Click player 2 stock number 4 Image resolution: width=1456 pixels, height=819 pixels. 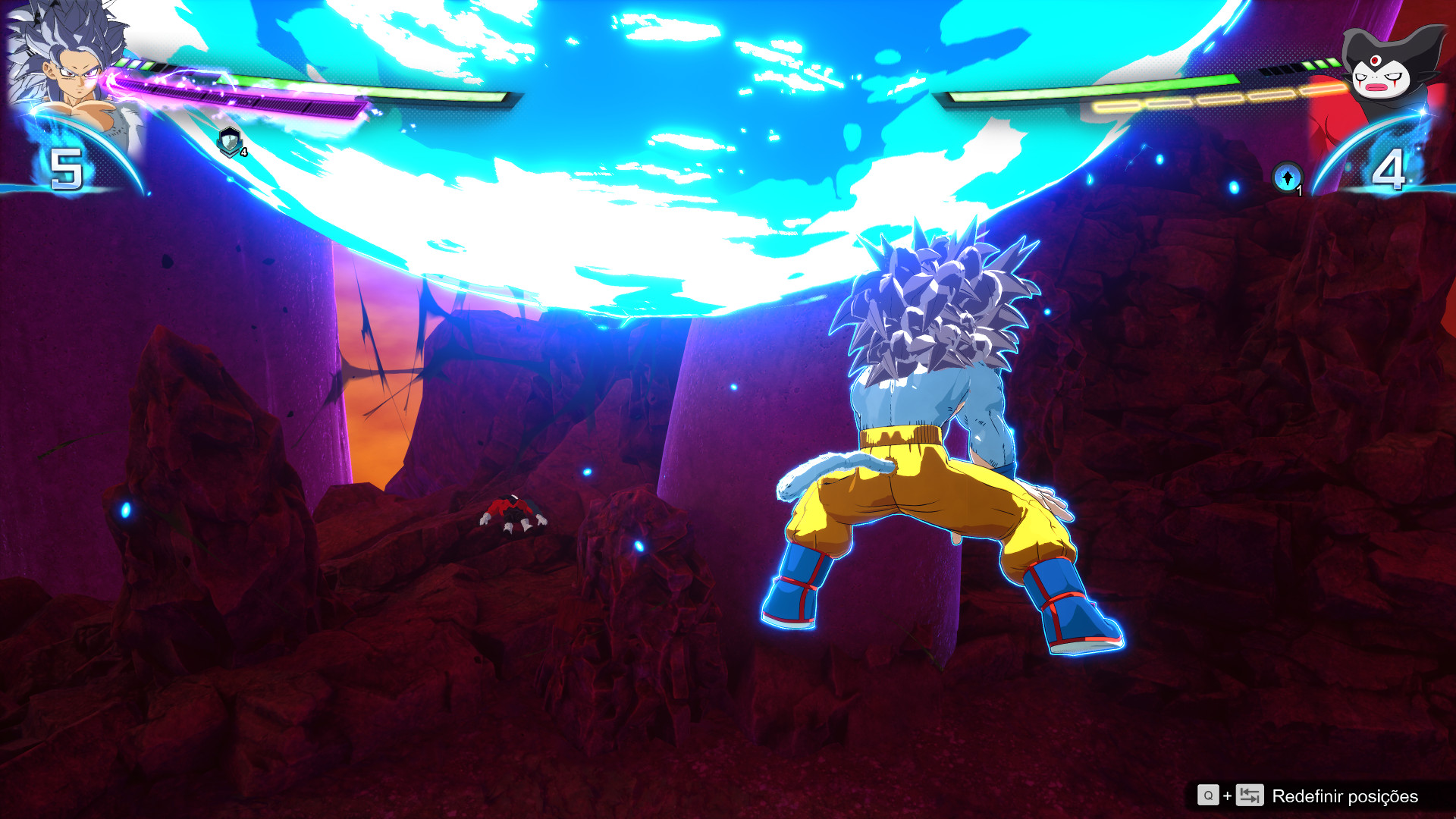pyautogui.click(x=1390, y=168)
